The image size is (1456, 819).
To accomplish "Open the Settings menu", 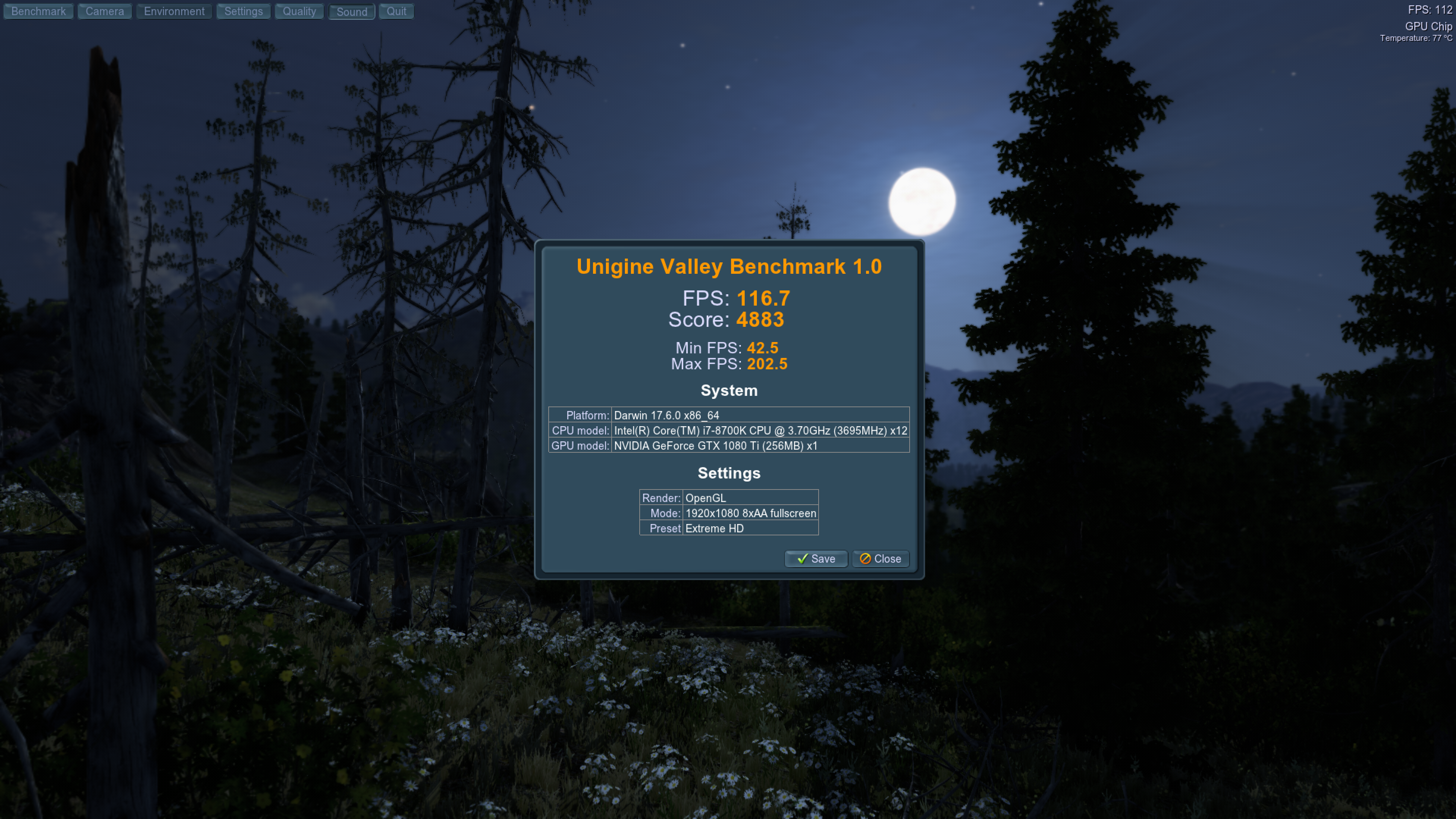I will pyautogui.click(x=243, y=11).
